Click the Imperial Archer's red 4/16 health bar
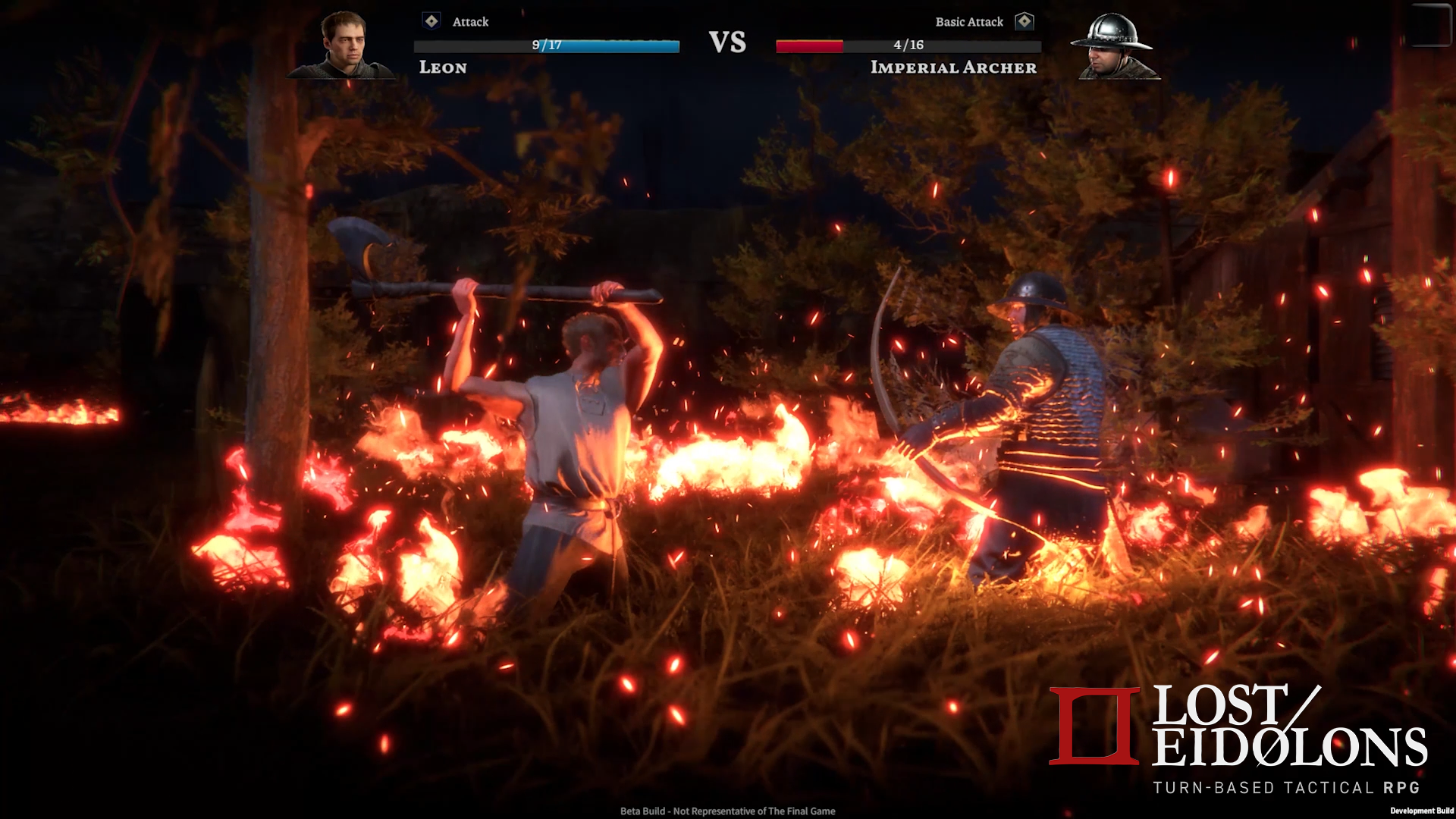1456x819 pixels. 908,45
